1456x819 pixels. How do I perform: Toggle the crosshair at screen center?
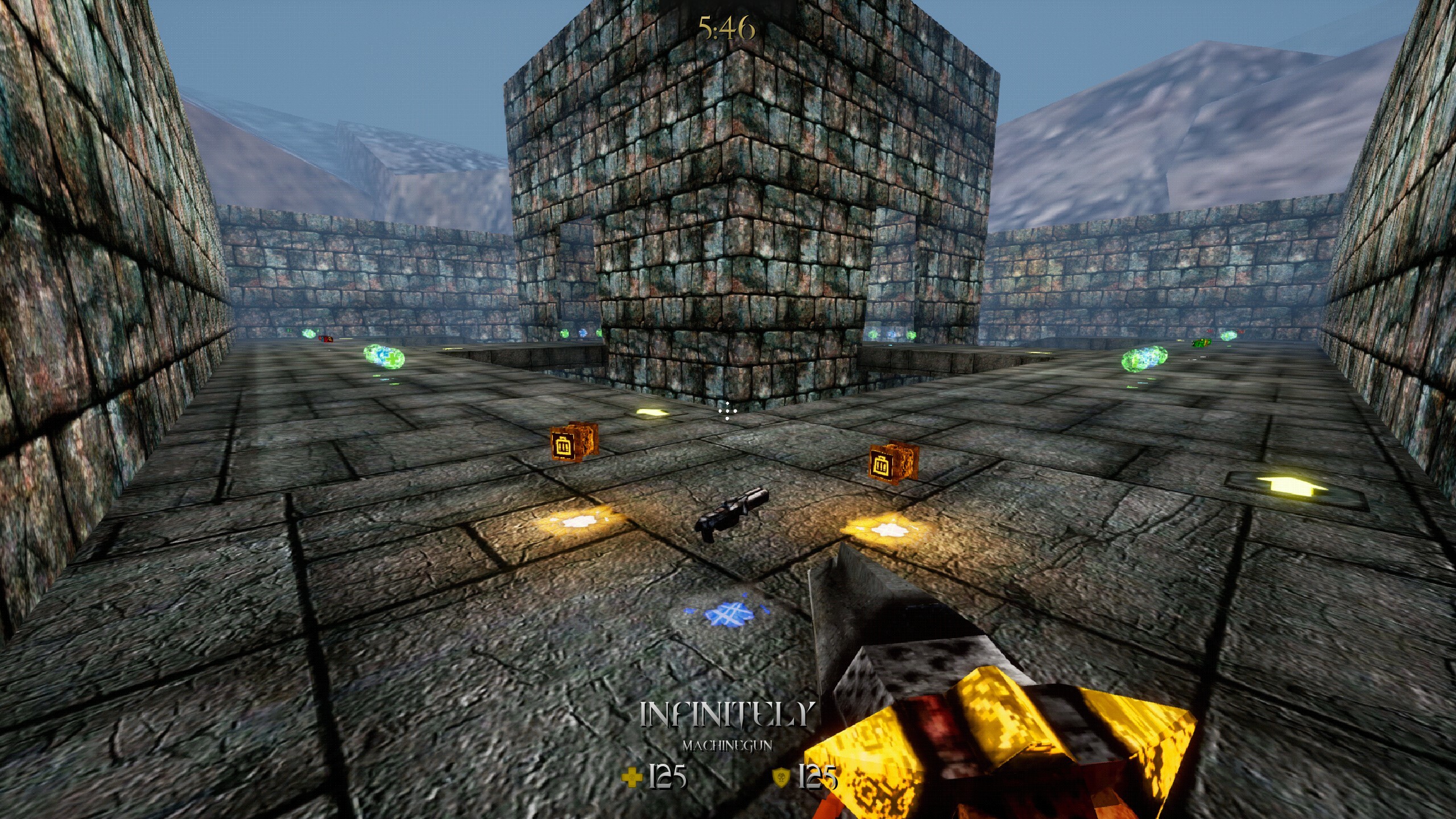(728, 411)
